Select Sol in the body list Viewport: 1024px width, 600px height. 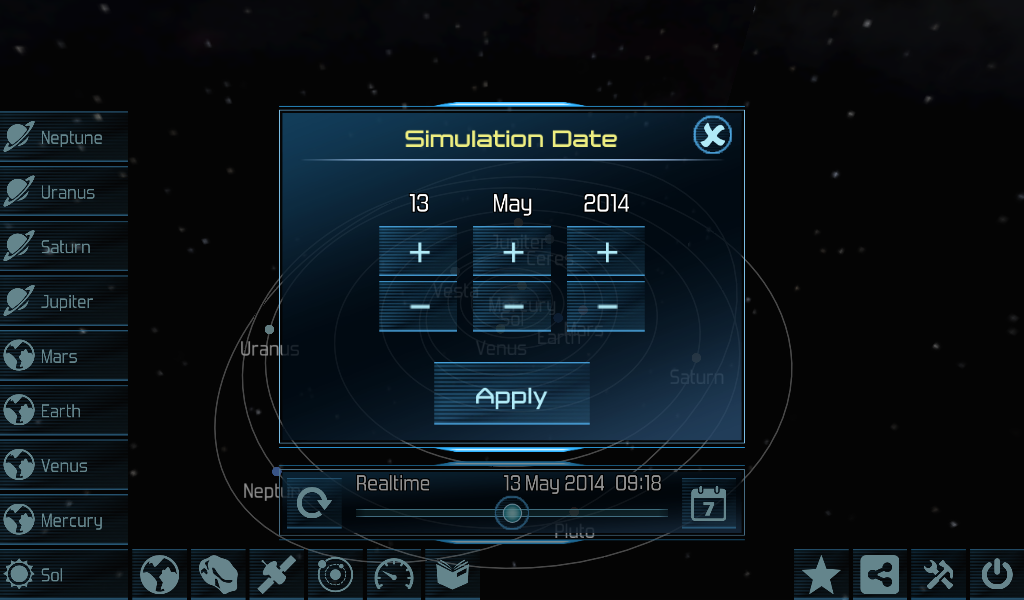point(64,575)
